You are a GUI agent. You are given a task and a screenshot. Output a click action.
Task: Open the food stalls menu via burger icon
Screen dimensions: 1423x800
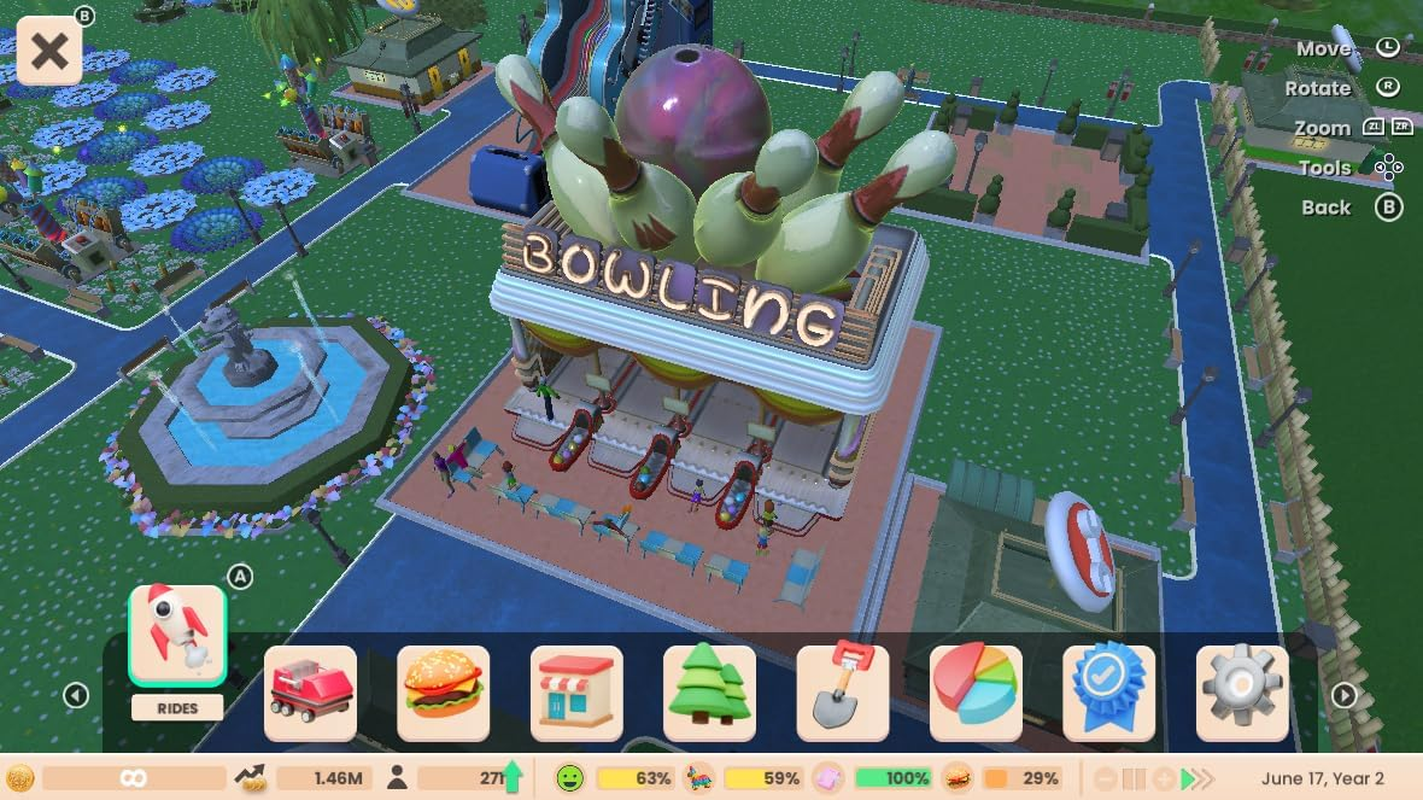tap(443, 693)
